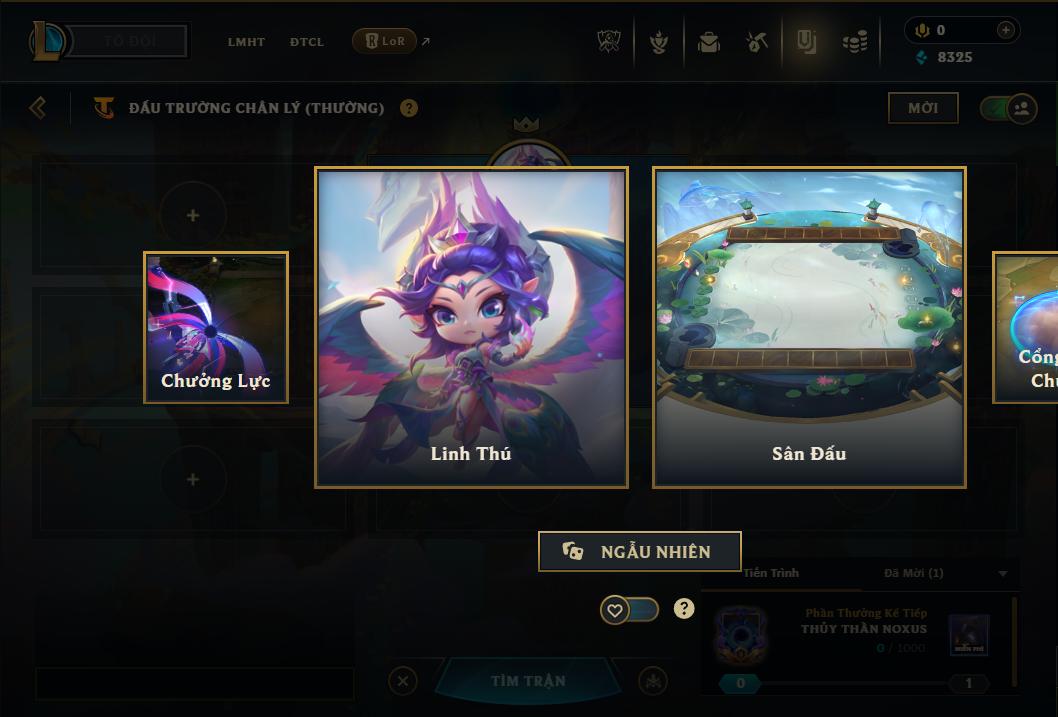Open the store coins icon
The height and width of the screenshot is (717, 1058).
click(854, 42)
